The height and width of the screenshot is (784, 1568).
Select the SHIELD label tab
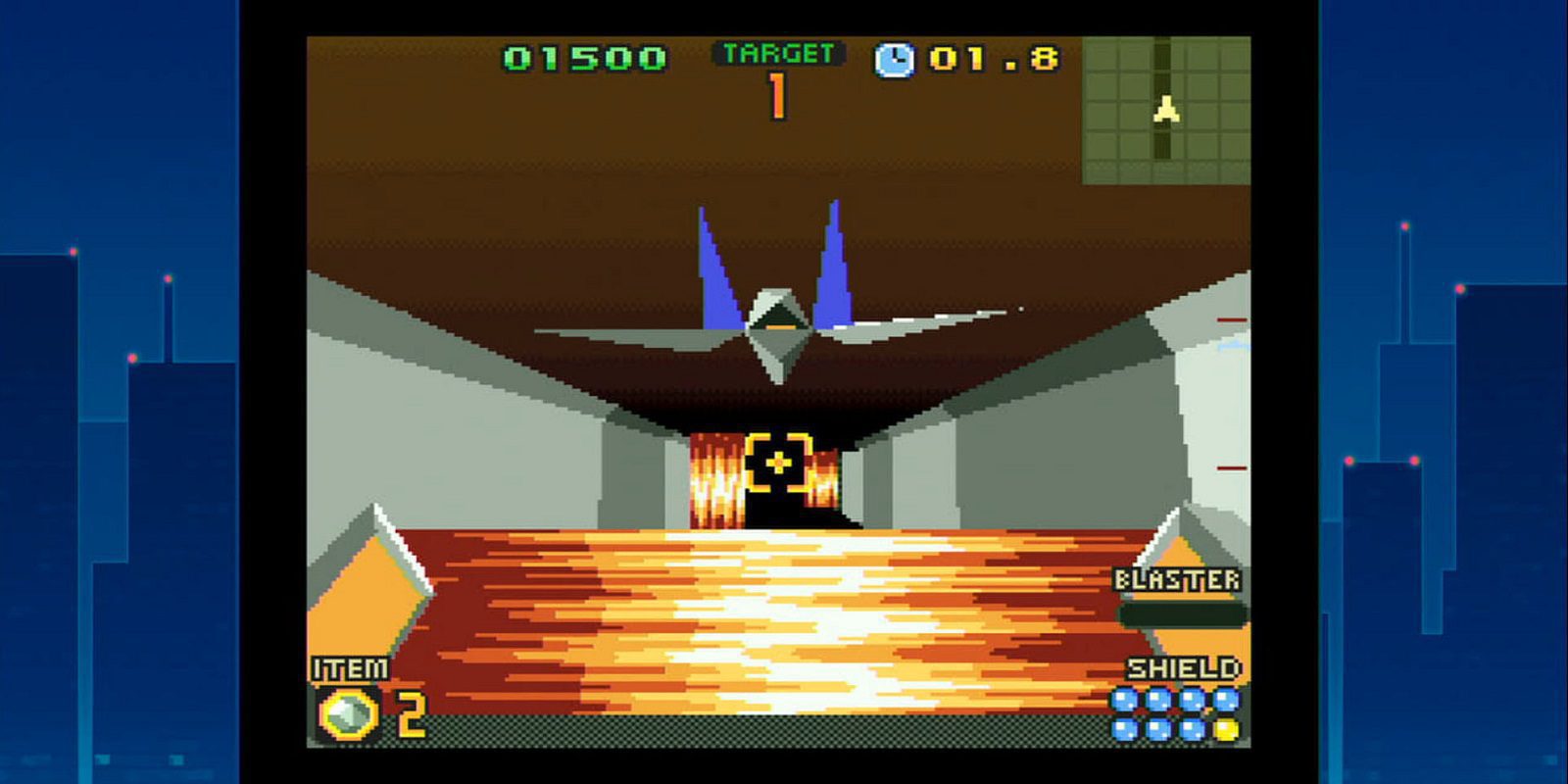pyautogui.click(x=1183, y=668)
